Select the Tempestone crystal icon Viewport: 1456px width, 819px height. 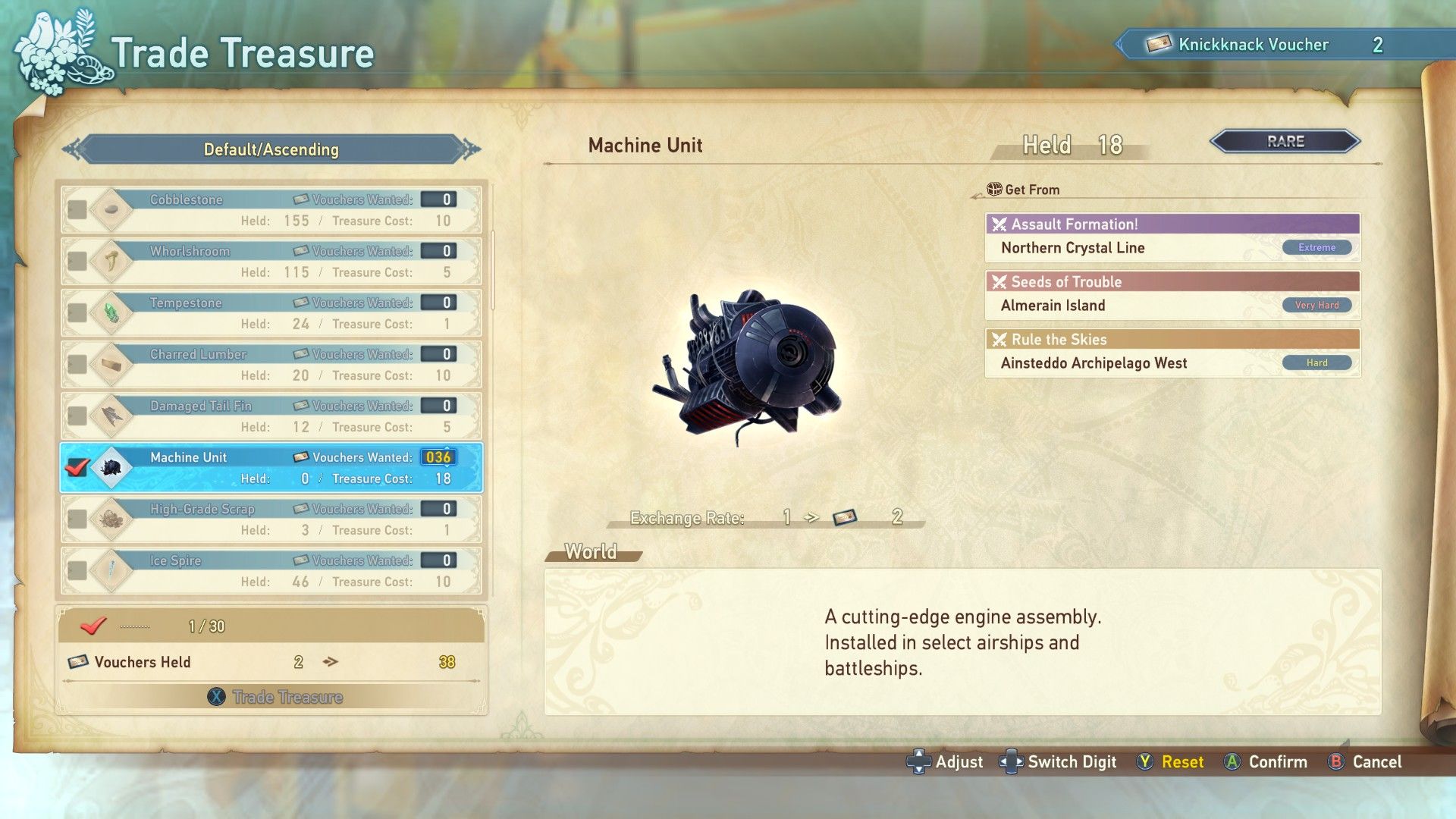(x=111, y=312)
